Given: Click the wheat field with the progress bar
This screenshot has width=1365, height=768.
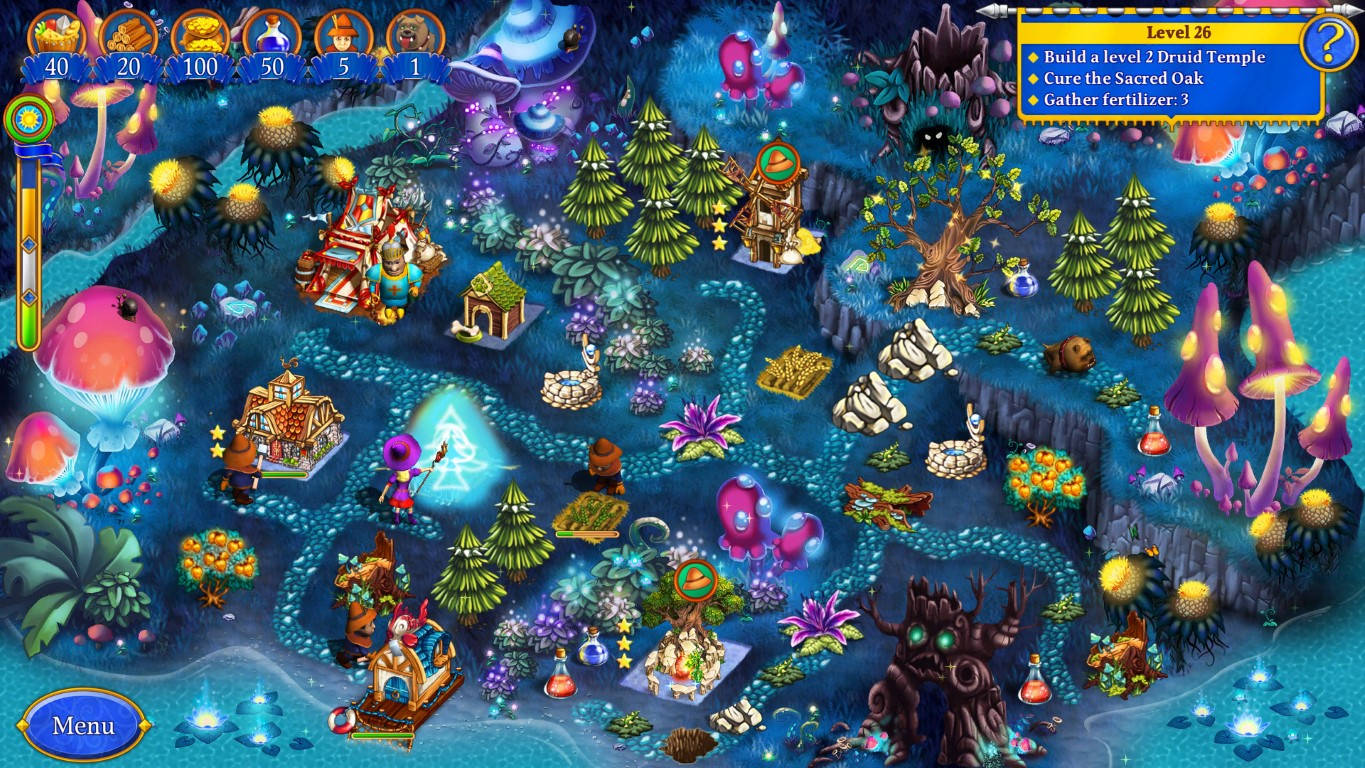Looking at the screenshot, I should [x=590, y=510].
